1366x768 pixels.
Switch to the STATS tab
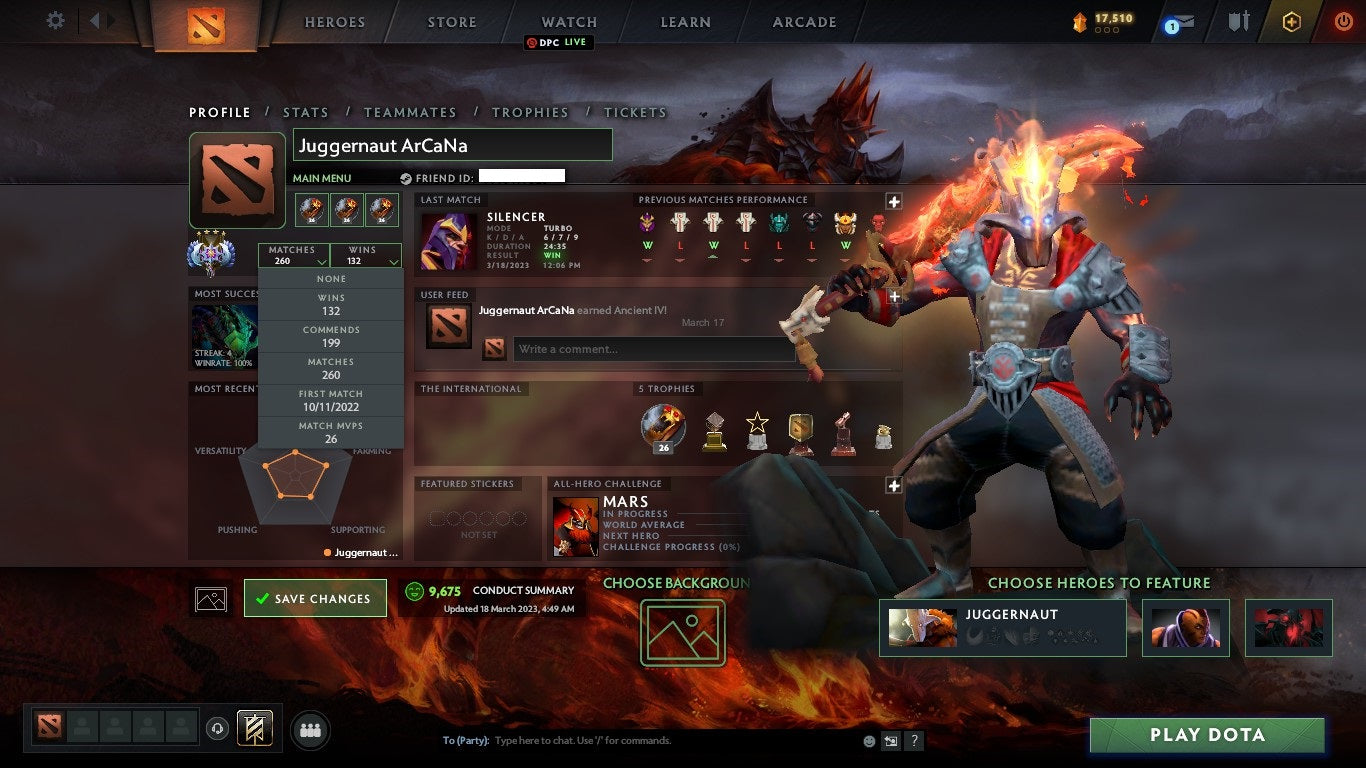306,112
